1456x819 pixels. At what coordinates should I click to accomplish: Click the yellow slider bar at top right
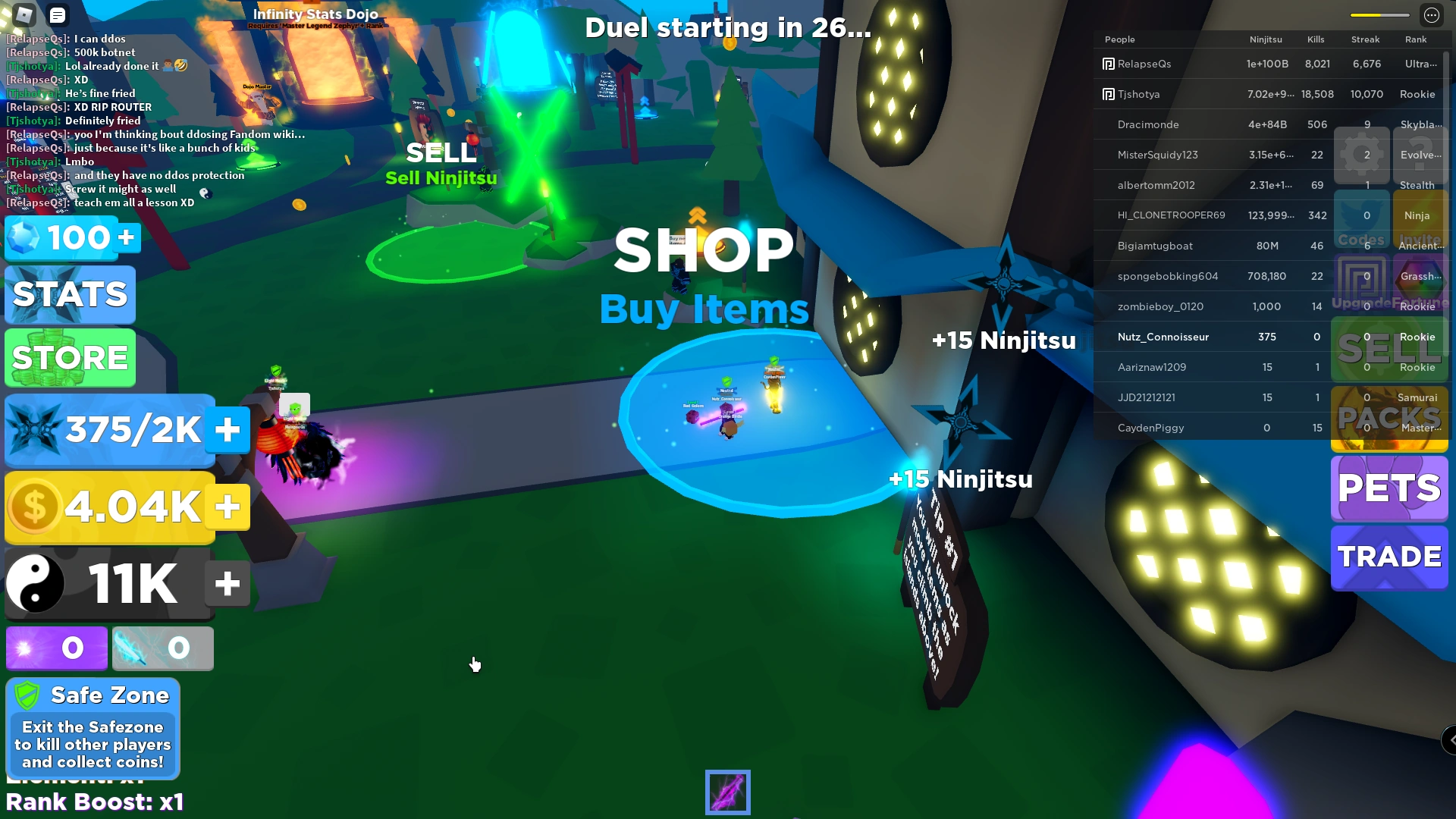pos(1380,14)
